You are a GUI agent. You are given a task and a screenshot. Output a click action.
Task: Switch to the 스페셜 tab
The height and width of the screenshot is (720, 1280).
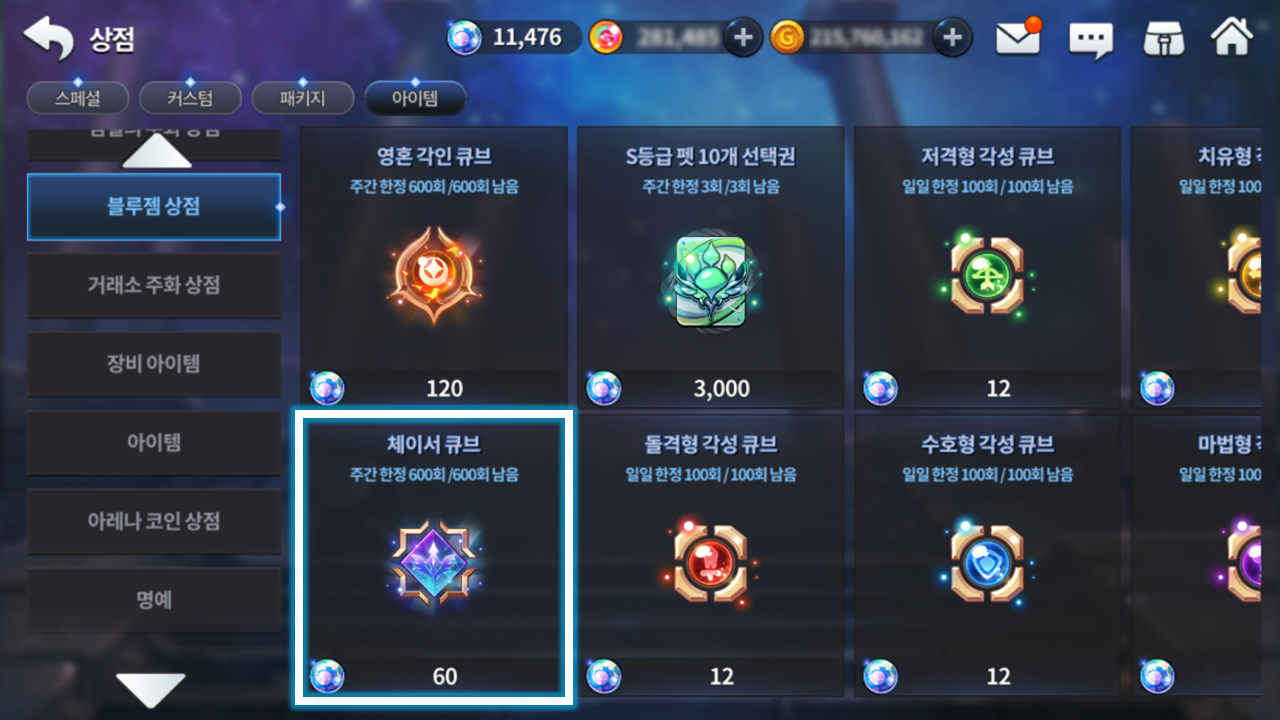[77, 98]
